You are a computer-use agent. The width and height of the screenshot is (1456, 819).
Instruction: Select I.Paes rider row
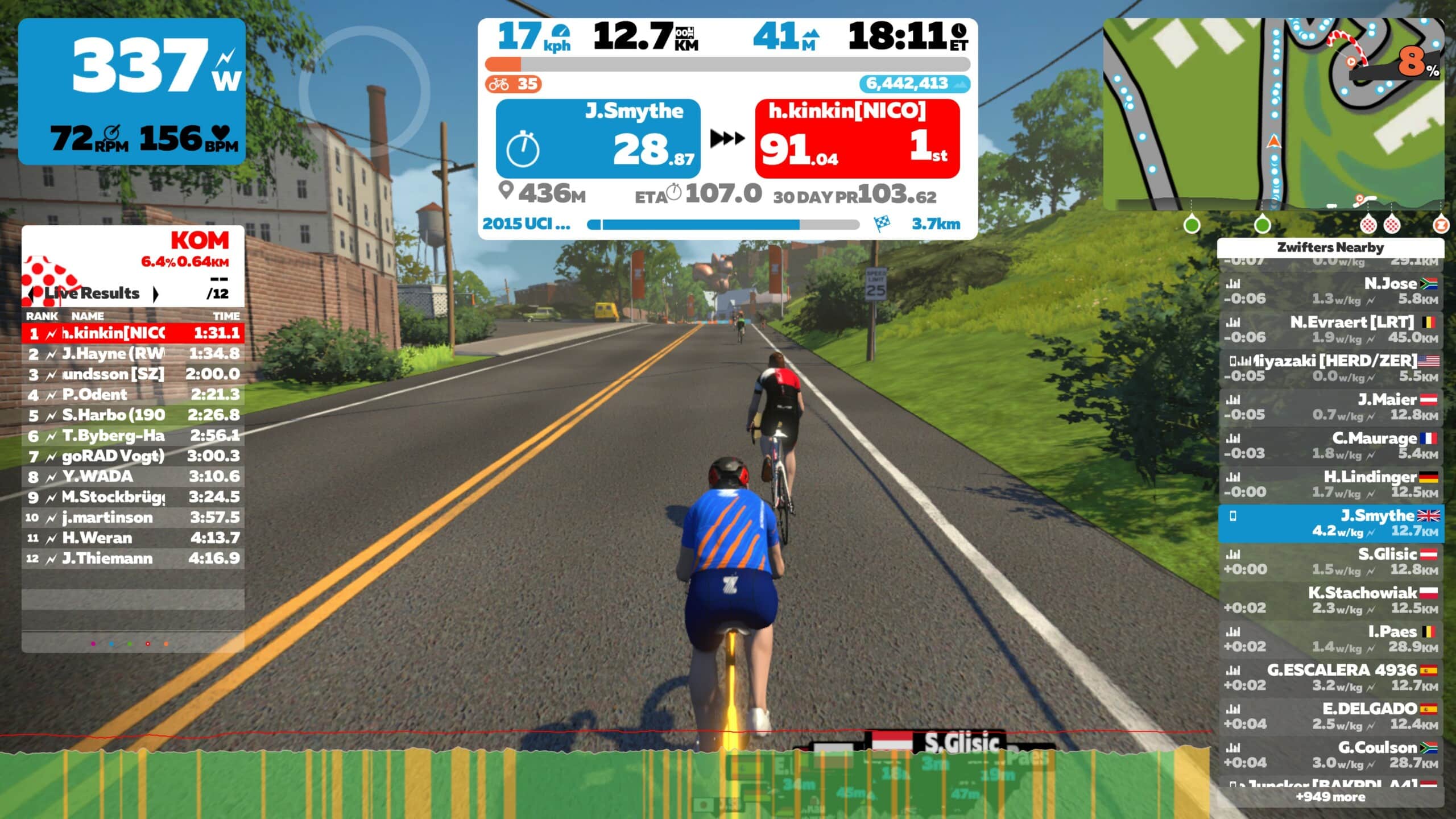coord(1330,639)
